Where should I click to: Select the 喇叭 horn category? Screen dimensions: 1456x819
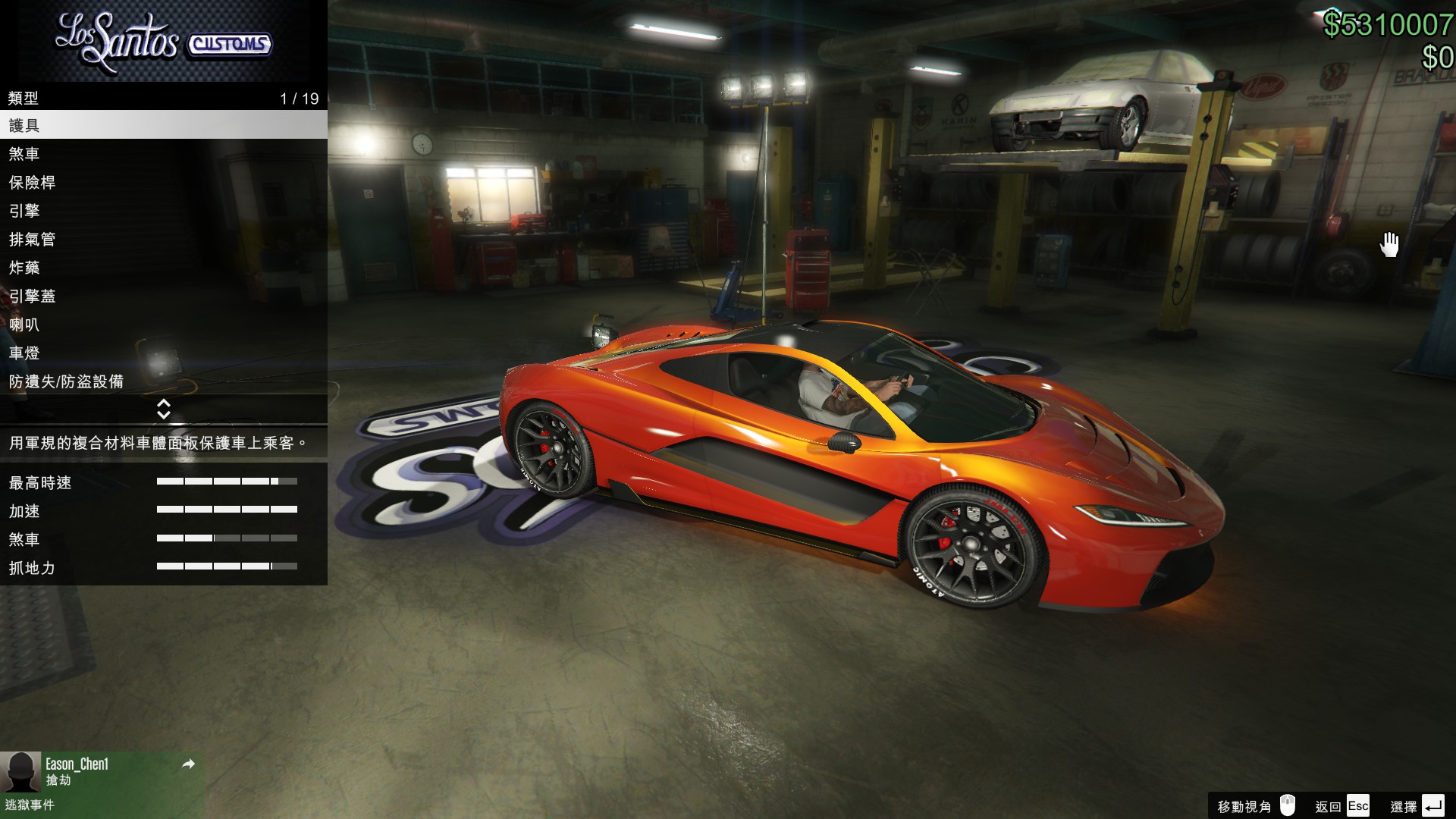click(x=163, y=325)
